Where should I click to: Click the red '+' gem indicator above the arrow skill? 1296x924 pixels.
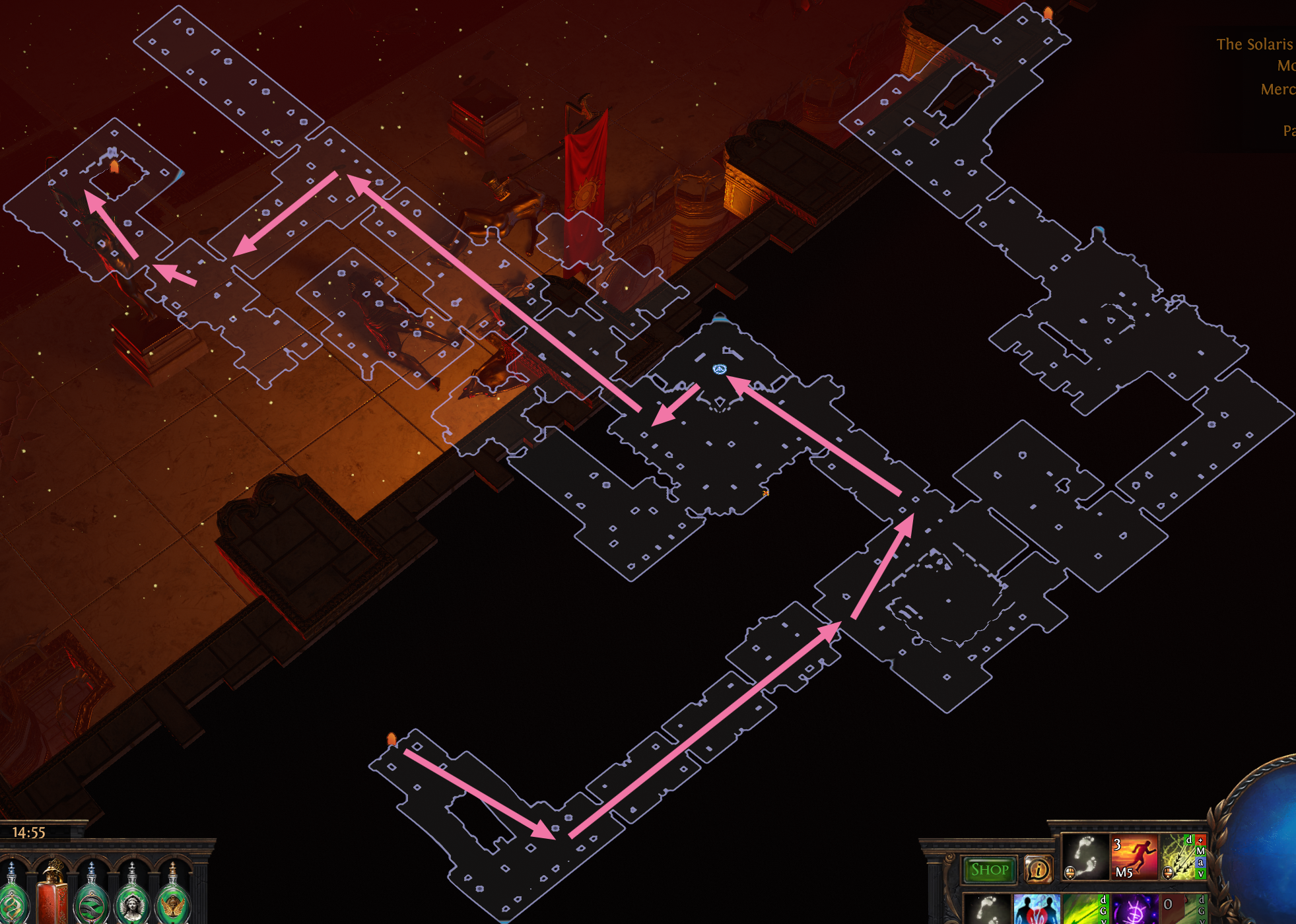coord(1200,840)
